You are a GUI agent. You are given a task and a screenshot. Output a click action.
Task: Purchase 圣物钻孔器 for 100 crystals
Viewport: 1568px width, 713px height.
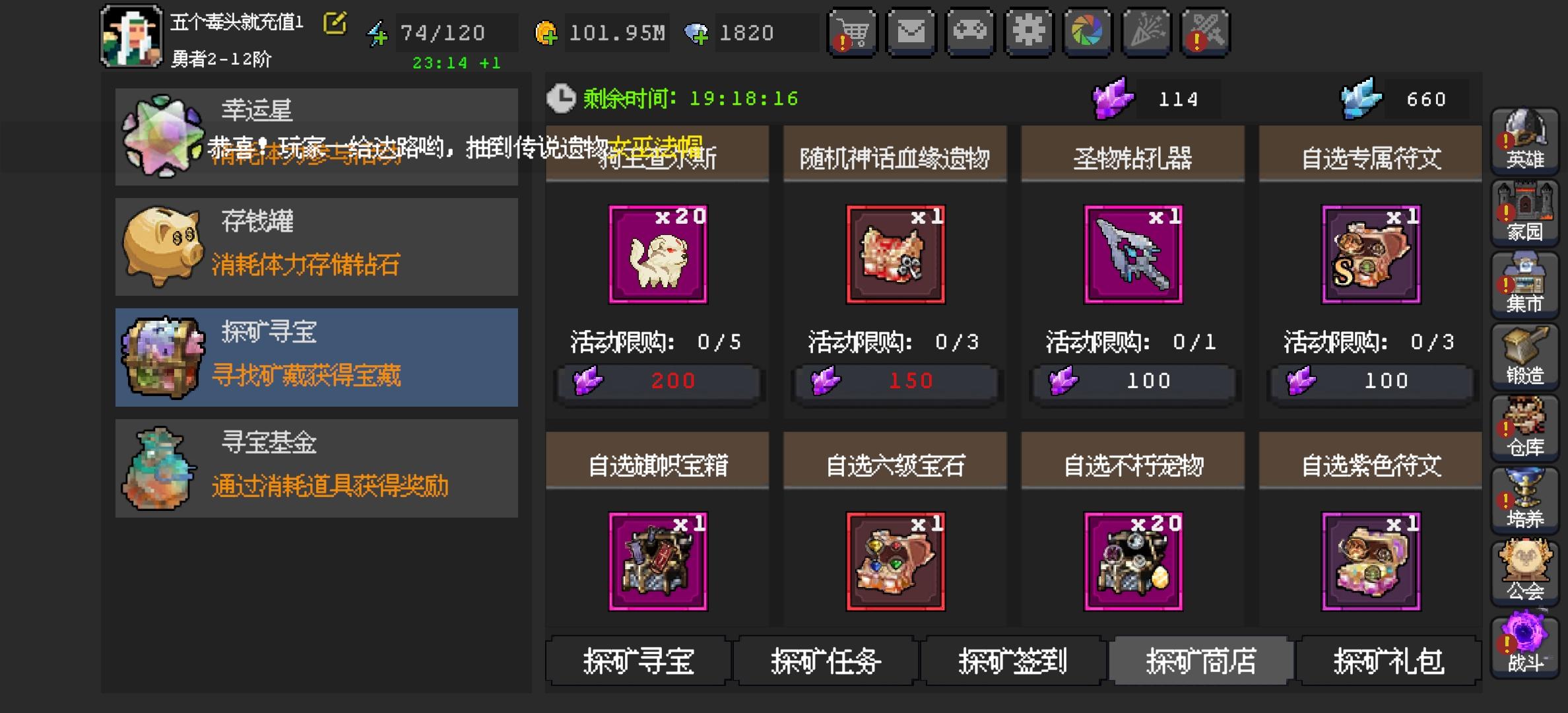(1132, 380)
